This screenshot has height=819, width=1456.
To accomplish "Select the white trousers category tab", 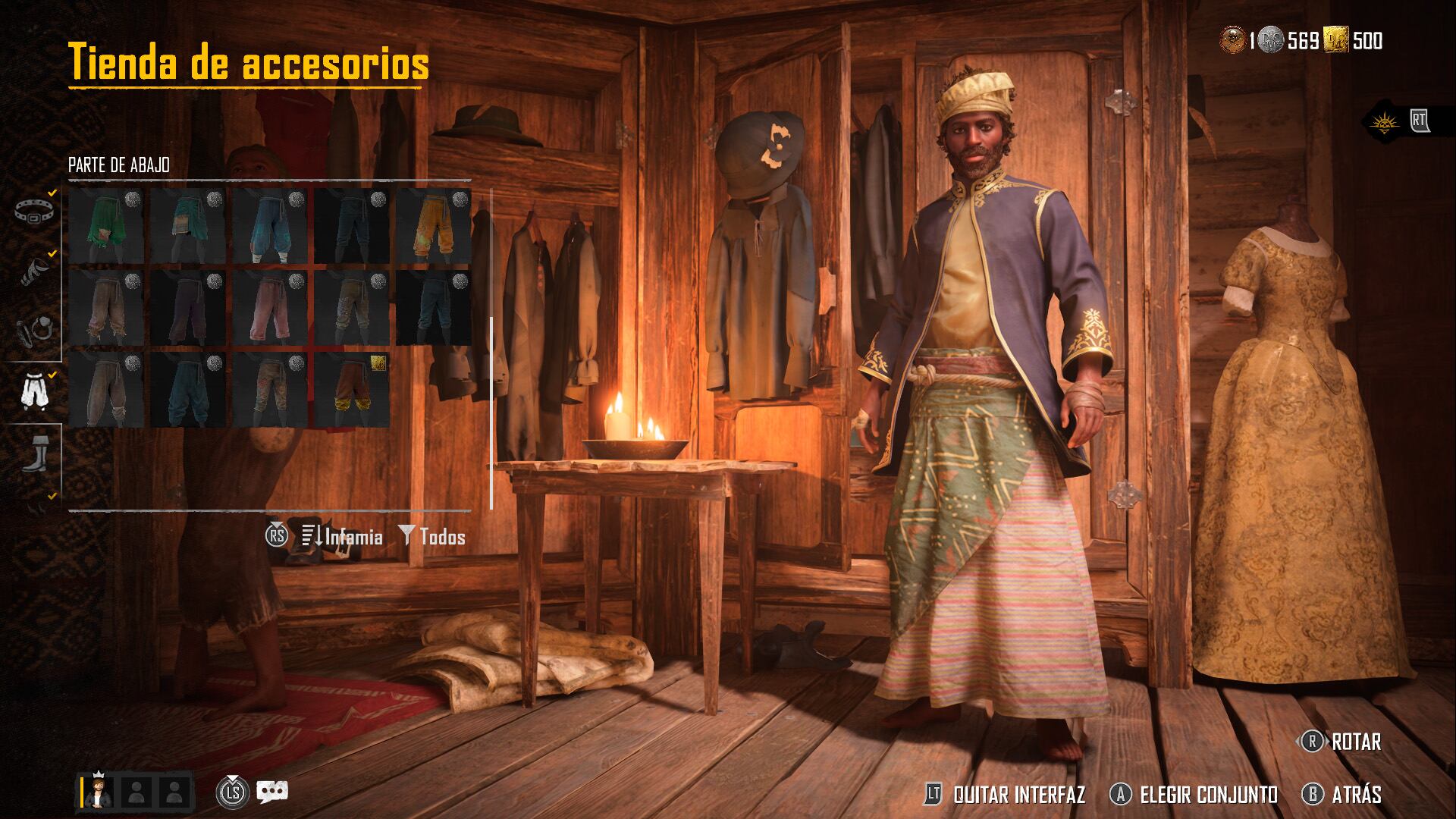I will [x=35, y=390].
